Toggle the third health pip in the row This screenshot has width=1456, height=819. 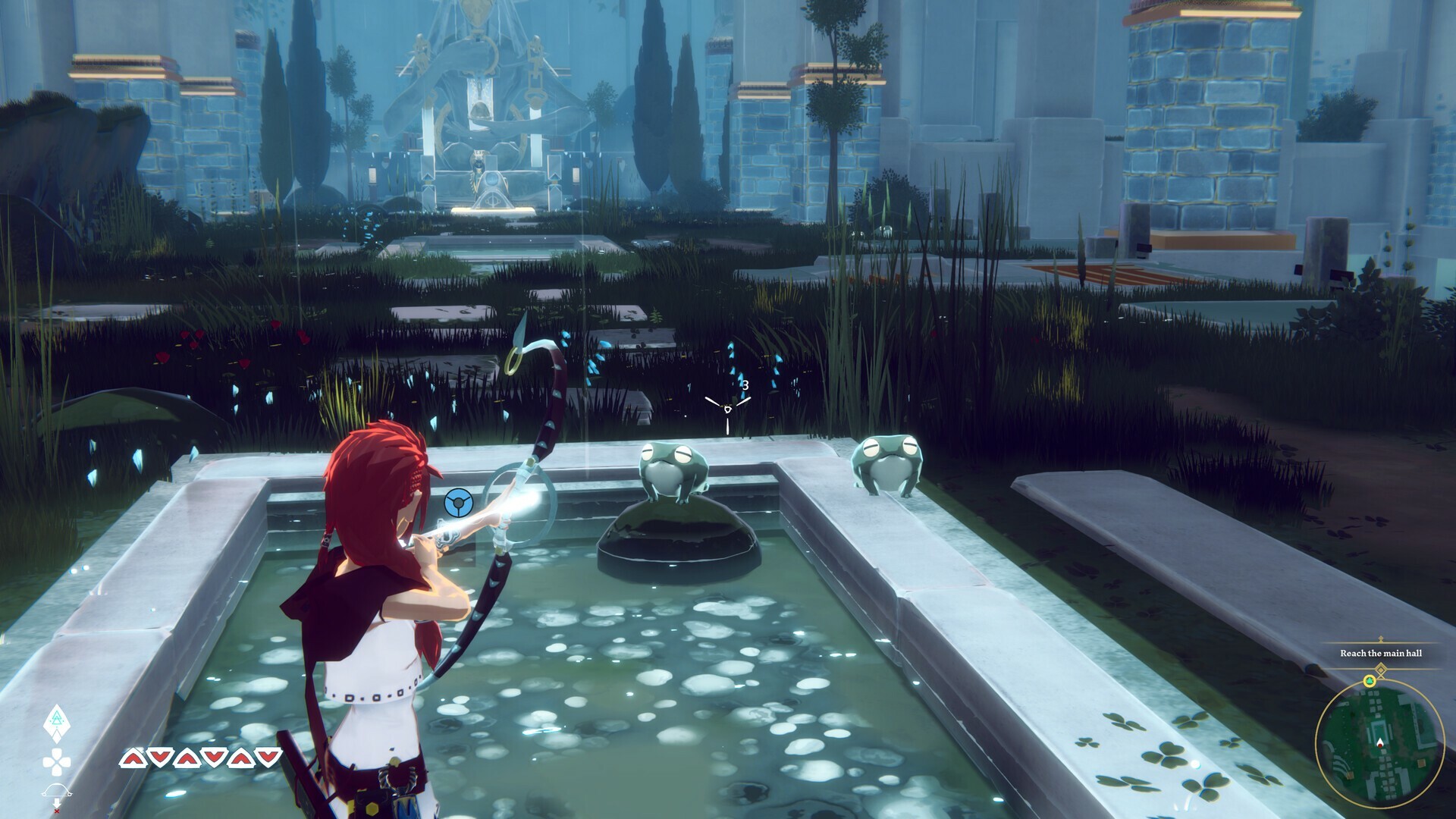click(x=186, y=758)
